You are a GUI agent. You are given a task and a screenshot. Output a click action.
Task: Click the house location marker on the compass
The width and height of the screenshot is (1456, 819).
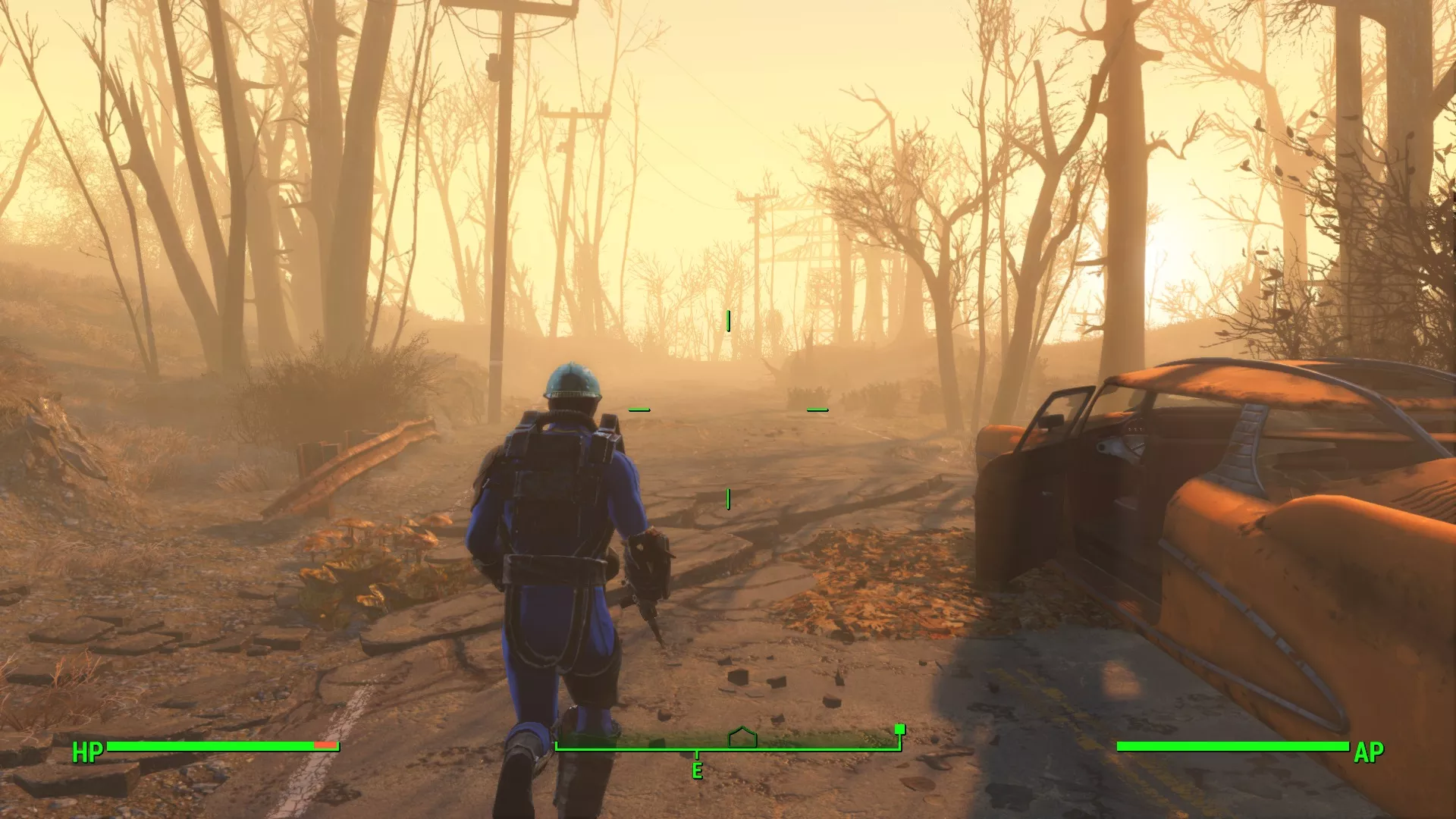click(741, 738)
